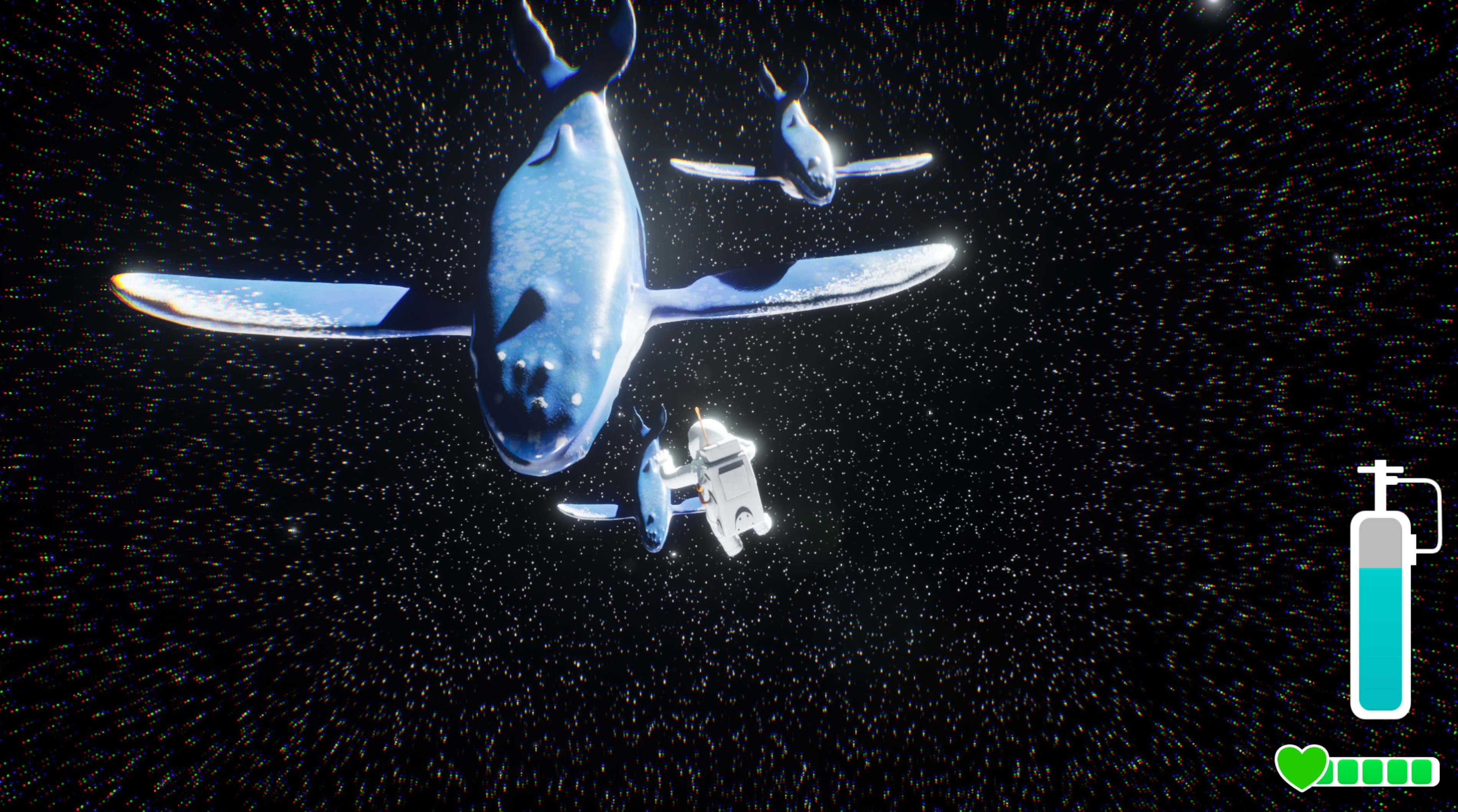
Task: Click the last segment of the health bar
Action: coord(1422,771)
